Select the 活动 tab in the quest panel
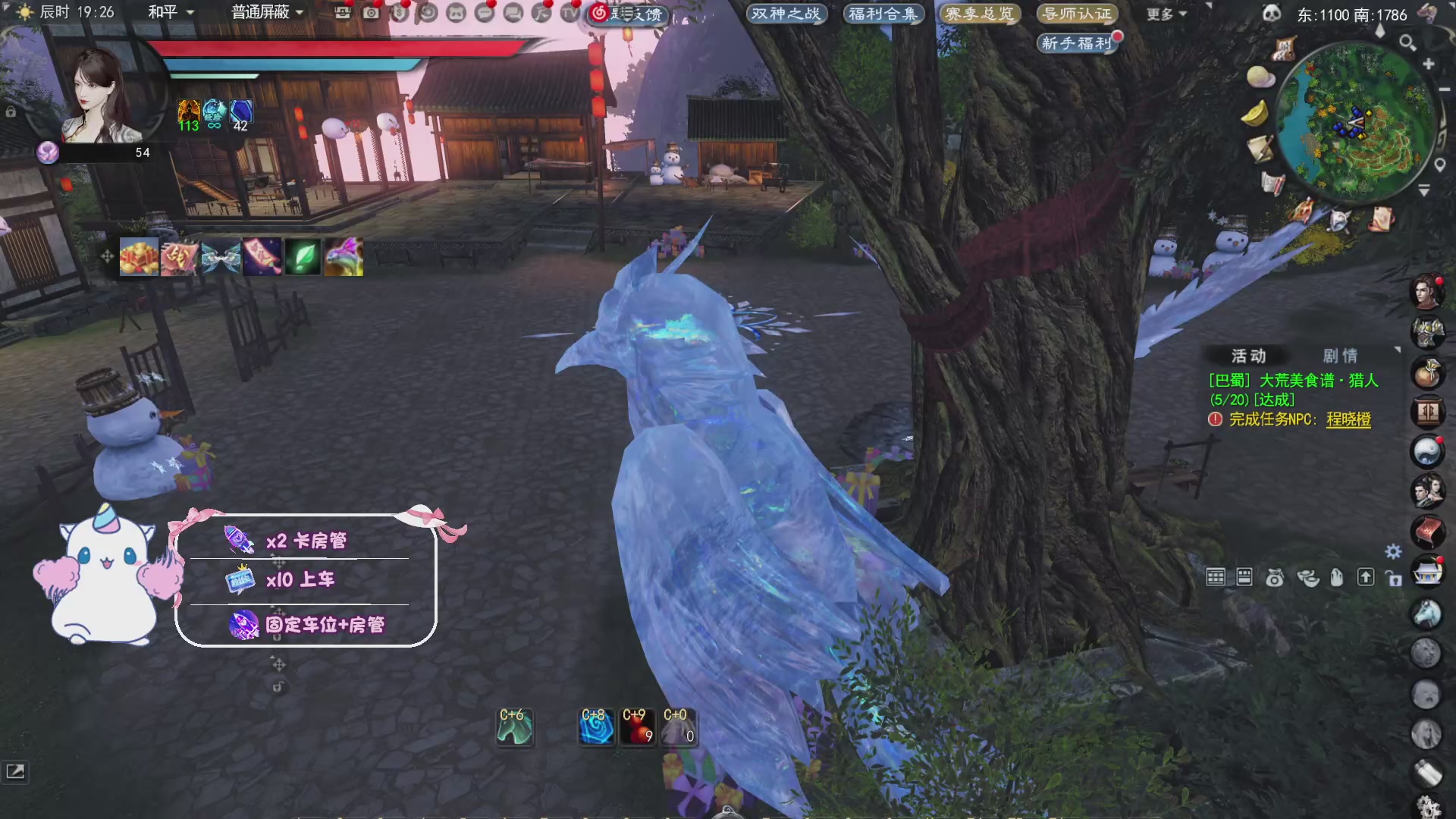This screenshot has height=819, width=1456. click(x=1250, y=355)
